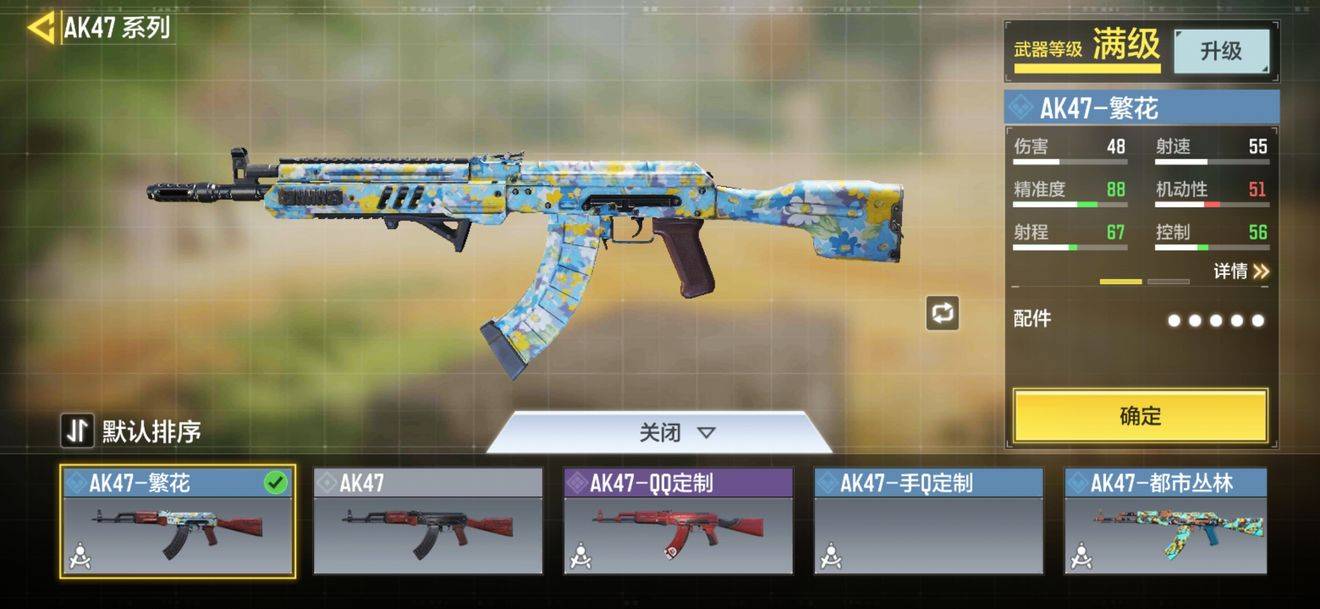
Task: Select the AK47-QQ定制 skin card
Action: tap(678, 522)
